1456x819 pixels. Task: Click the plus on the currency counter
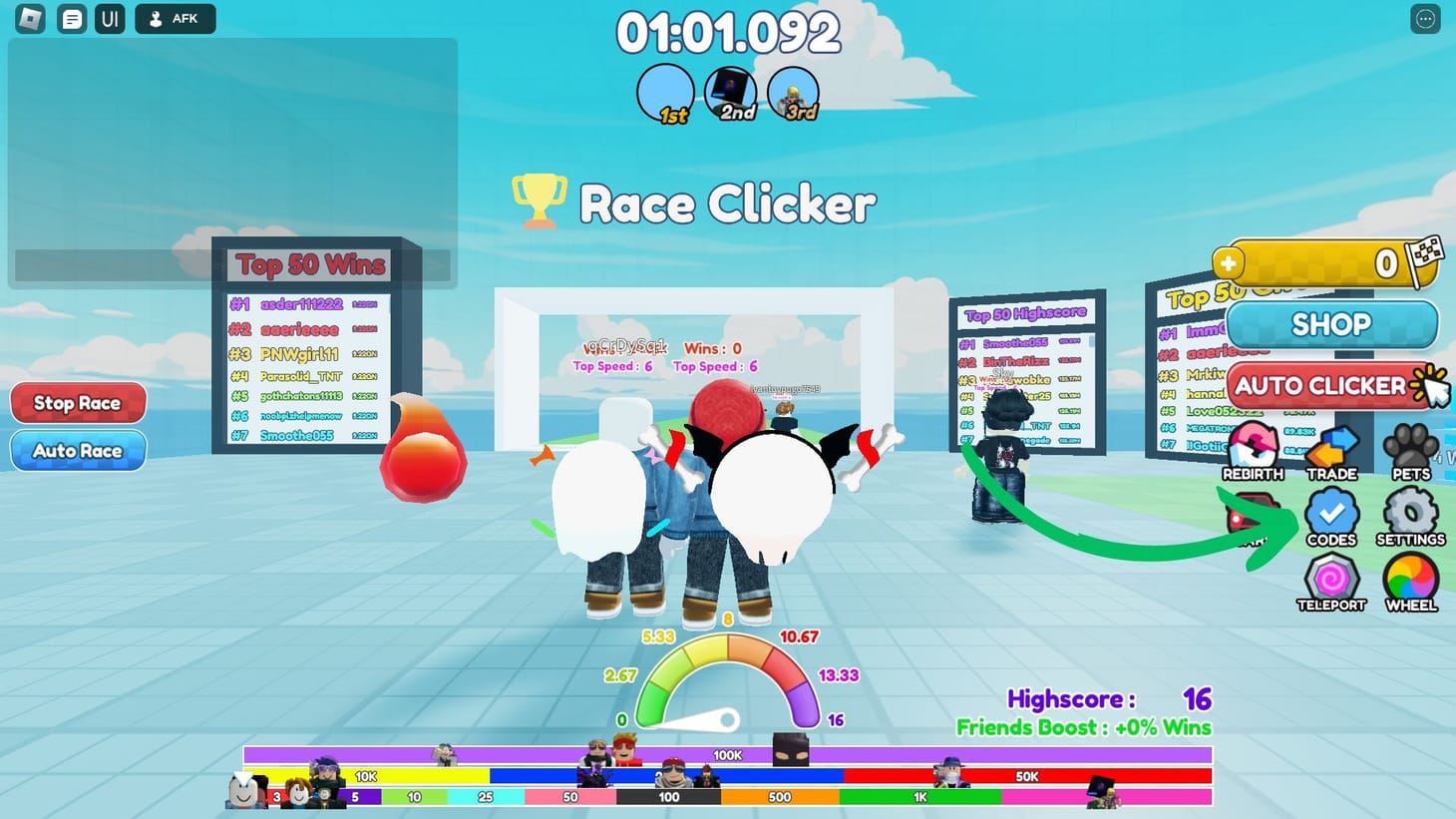pos(1229,263)
